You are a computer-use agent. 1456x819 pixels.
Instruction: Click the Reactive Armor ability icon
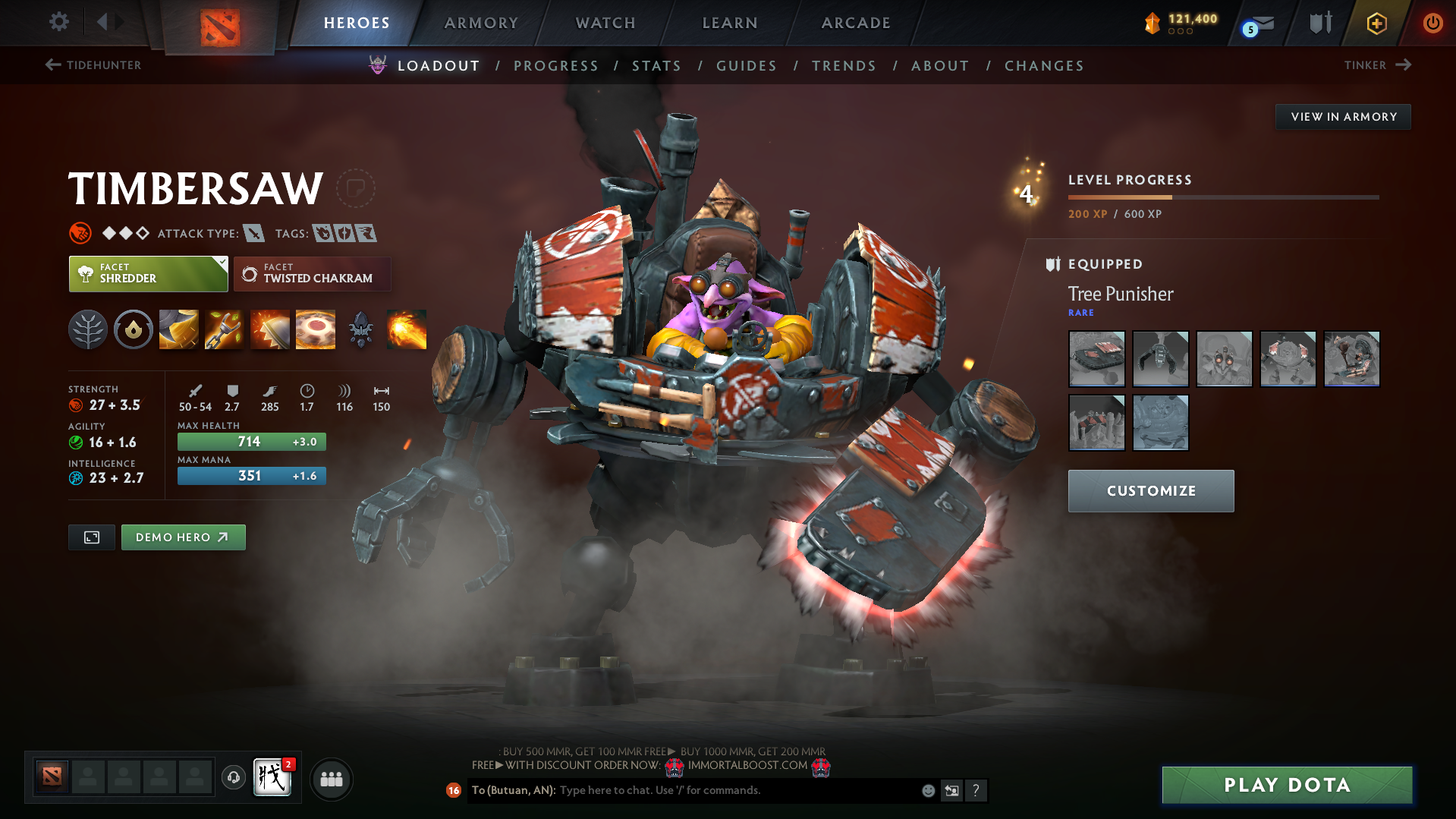coord(269,329)
